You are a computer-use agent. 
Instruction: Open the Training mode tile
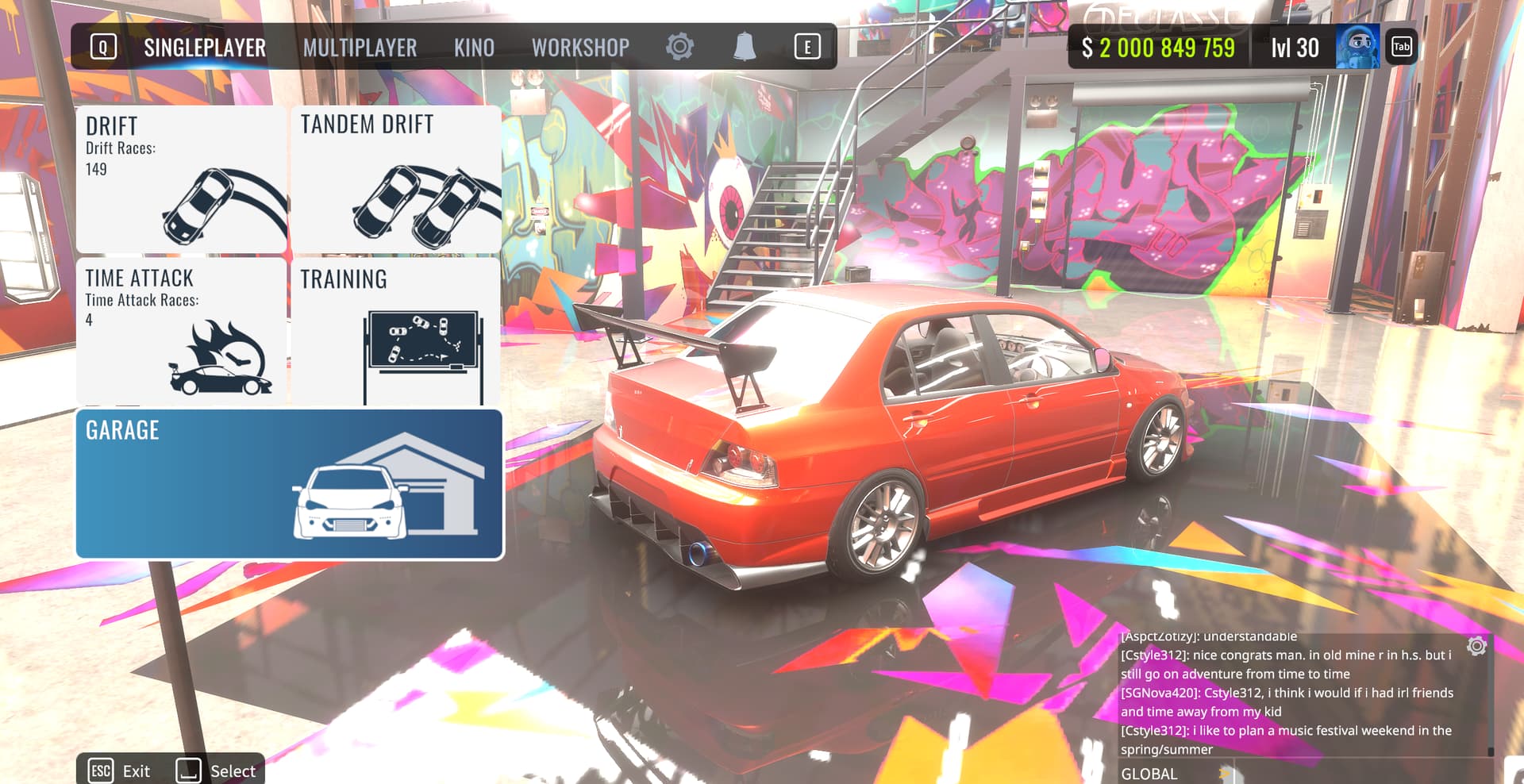(x=396, y=331)
